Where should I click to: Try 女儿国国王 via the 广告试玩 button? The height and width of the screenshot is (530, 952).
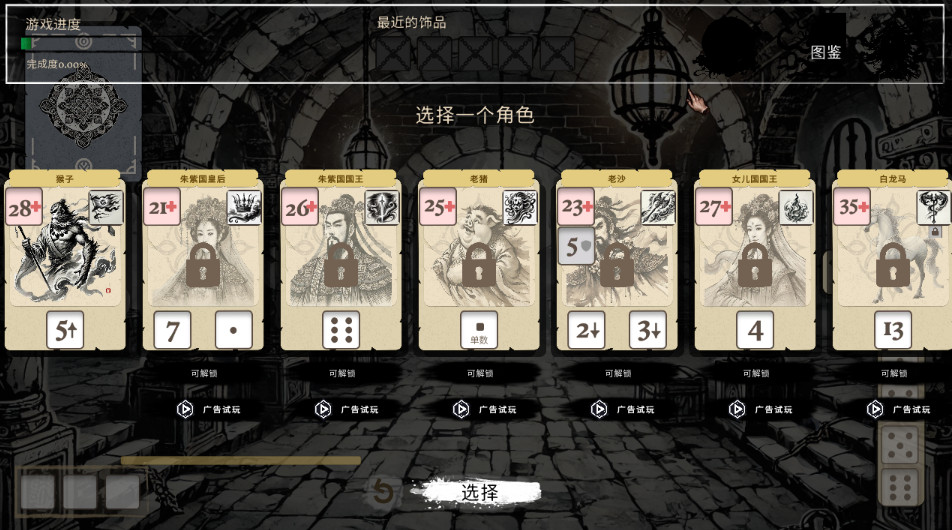pyautogui.click(x=759, y=409)
